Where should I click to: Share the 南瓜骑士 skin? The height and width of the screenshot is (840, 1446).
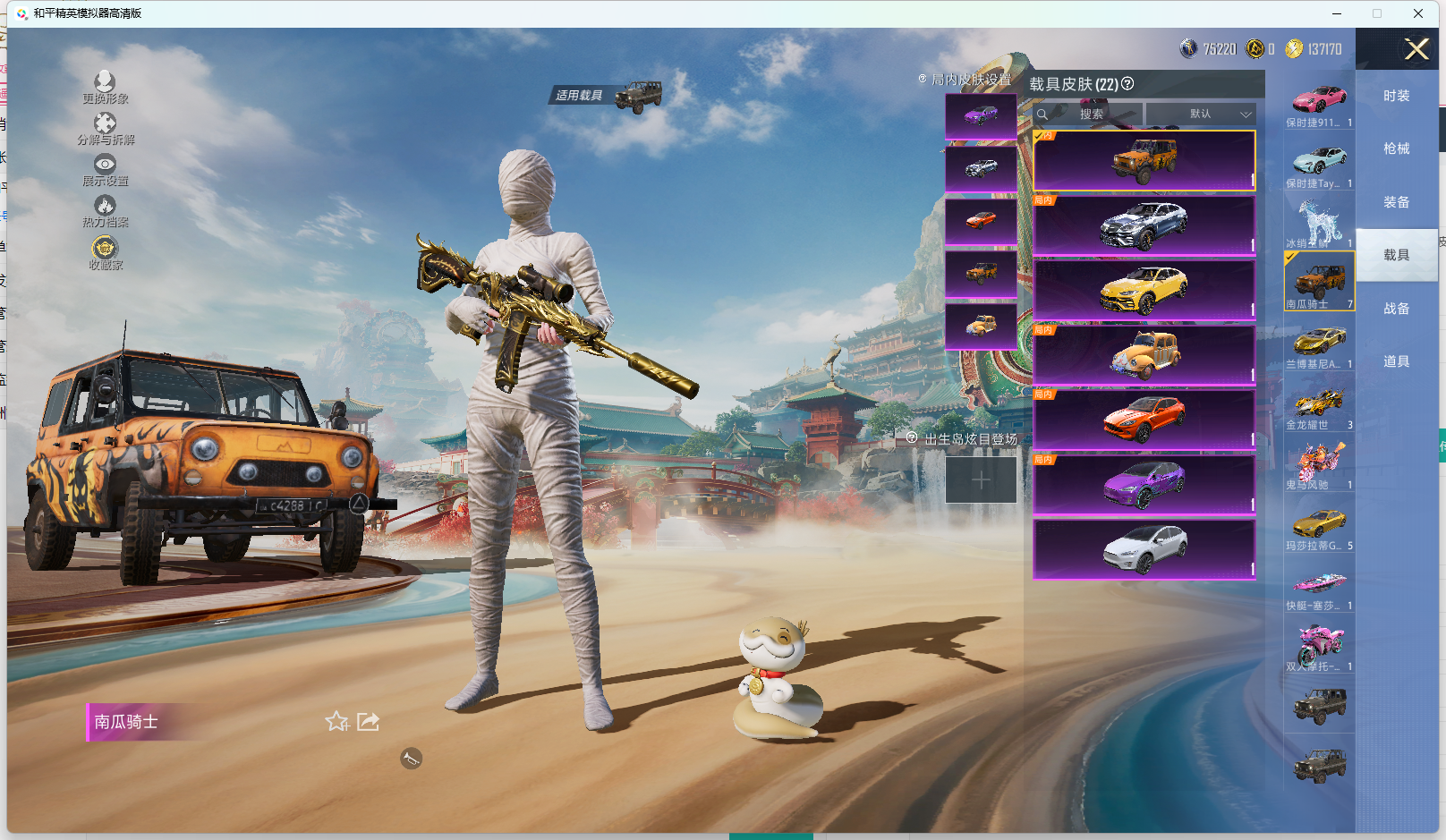pyautogui.click(x=368, y=721)
